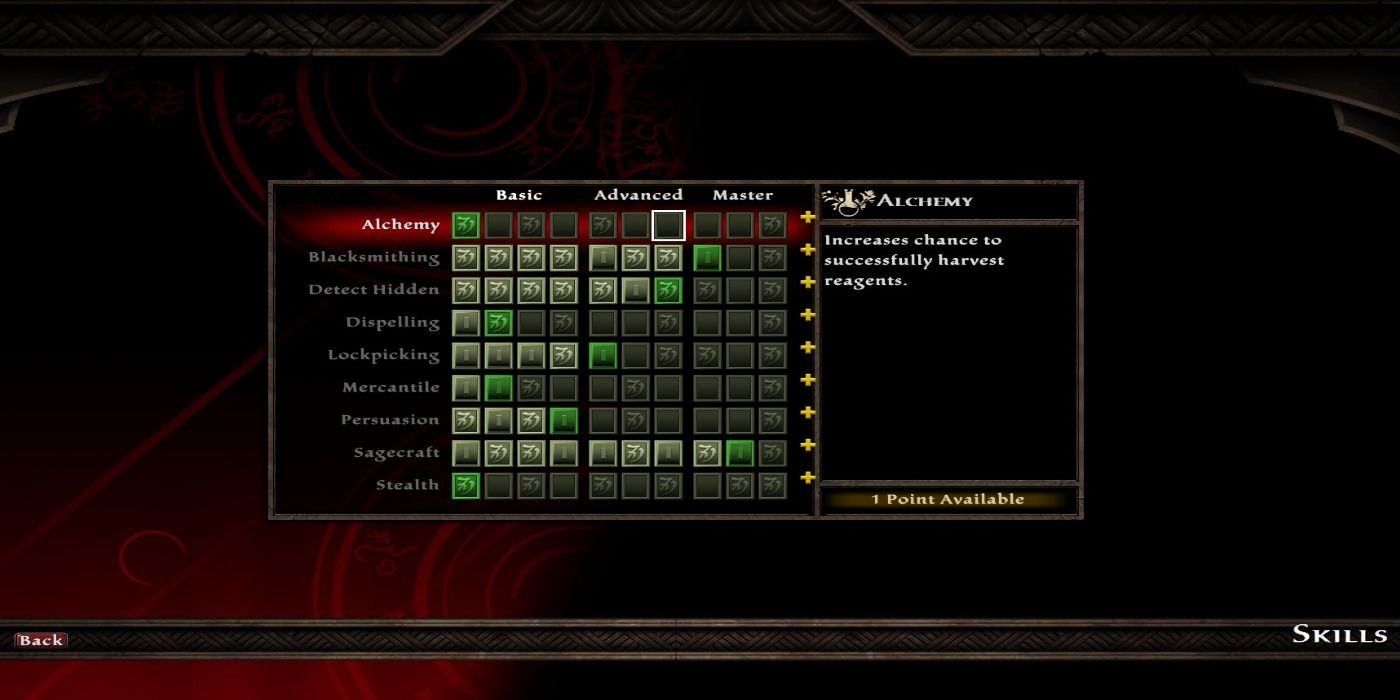Add a point to Sagecraft
Image resolution: width=1400 pixels, height=700 pixels.
pos(808,445)
